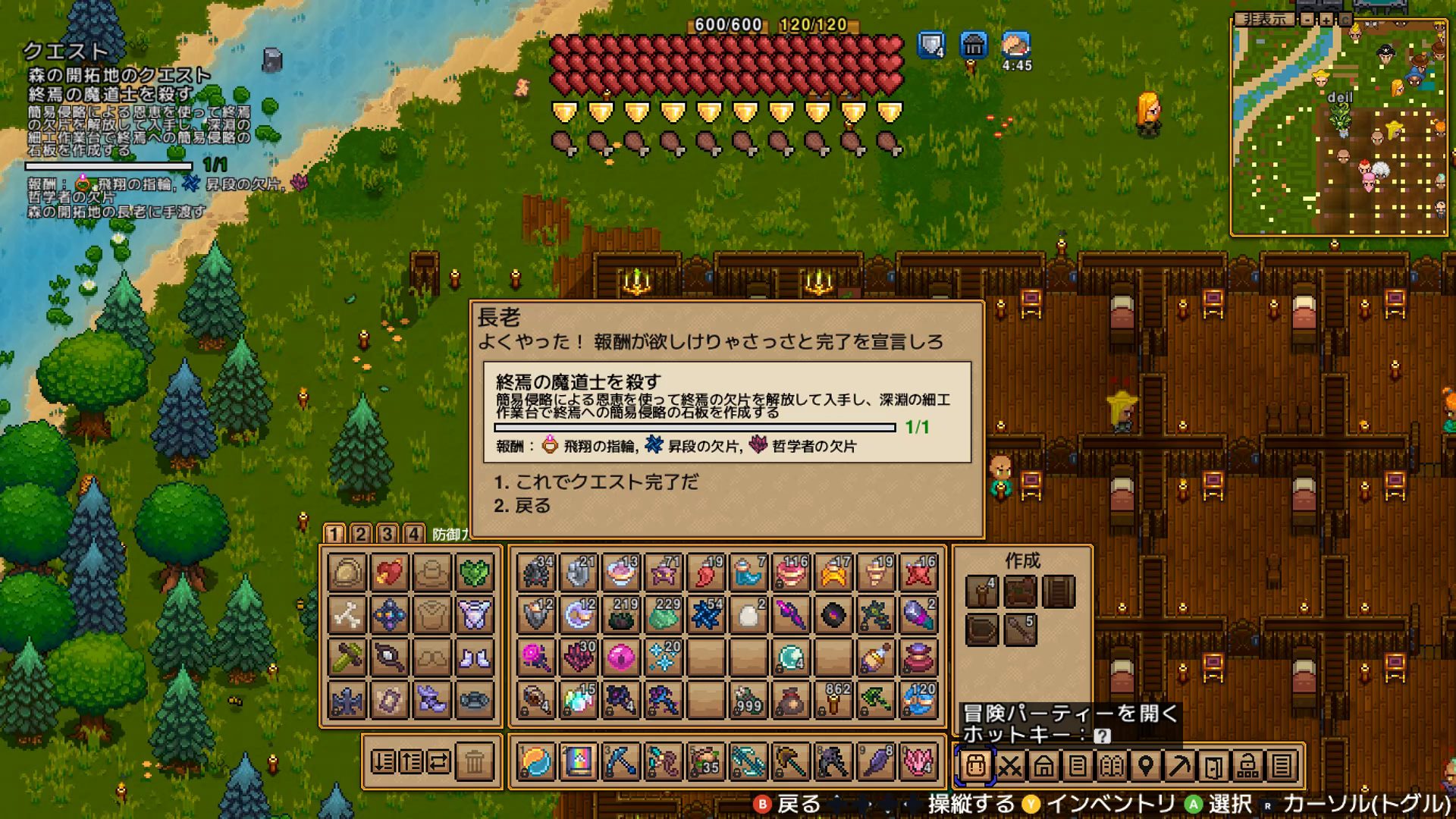Switch to inventory tab 4
Viewport: 1456px width, 819px height.
[x=413, y=534]
